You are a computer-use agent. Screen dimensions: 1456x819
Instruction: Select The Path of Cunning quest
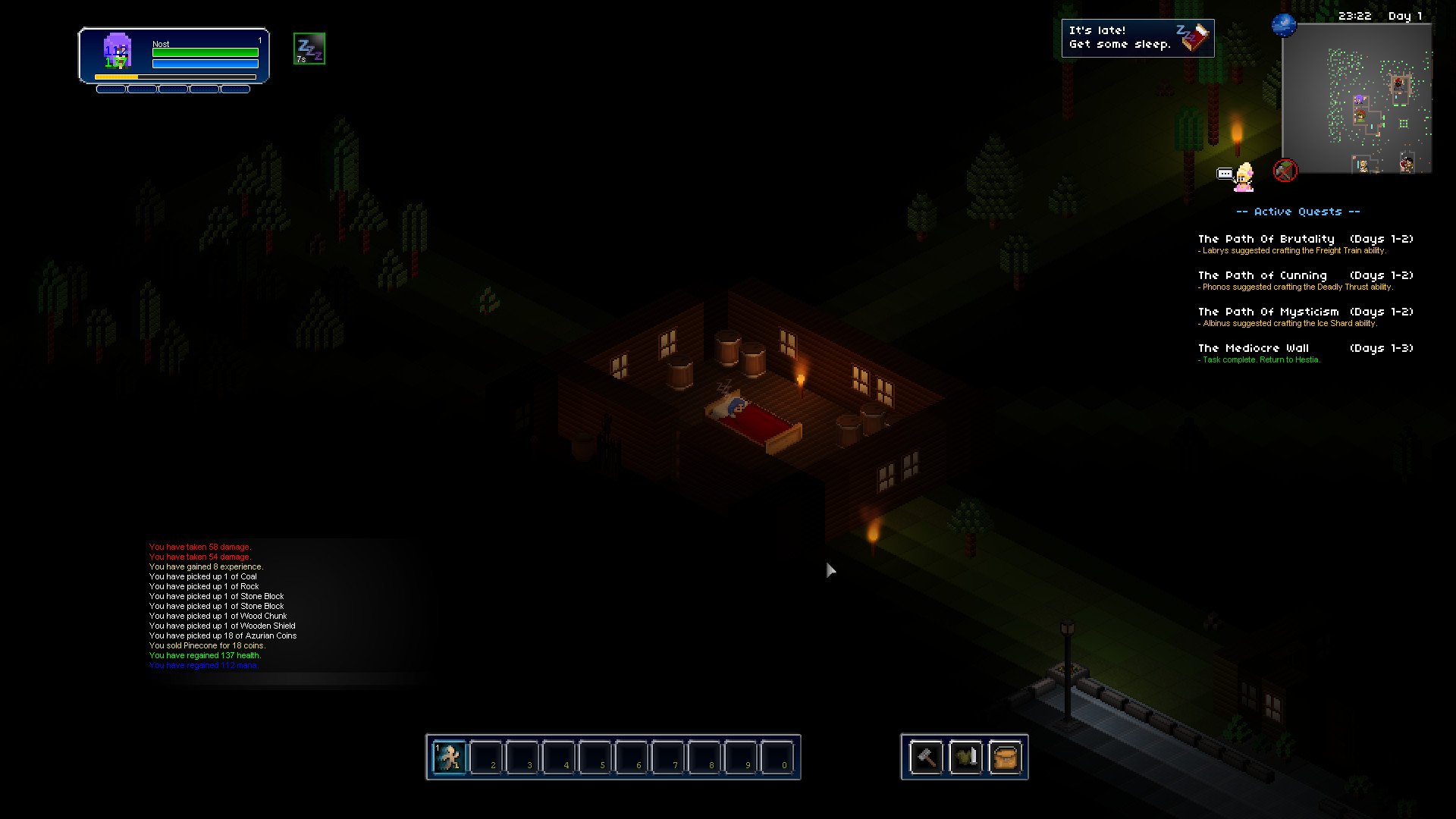pos(1262,275)
